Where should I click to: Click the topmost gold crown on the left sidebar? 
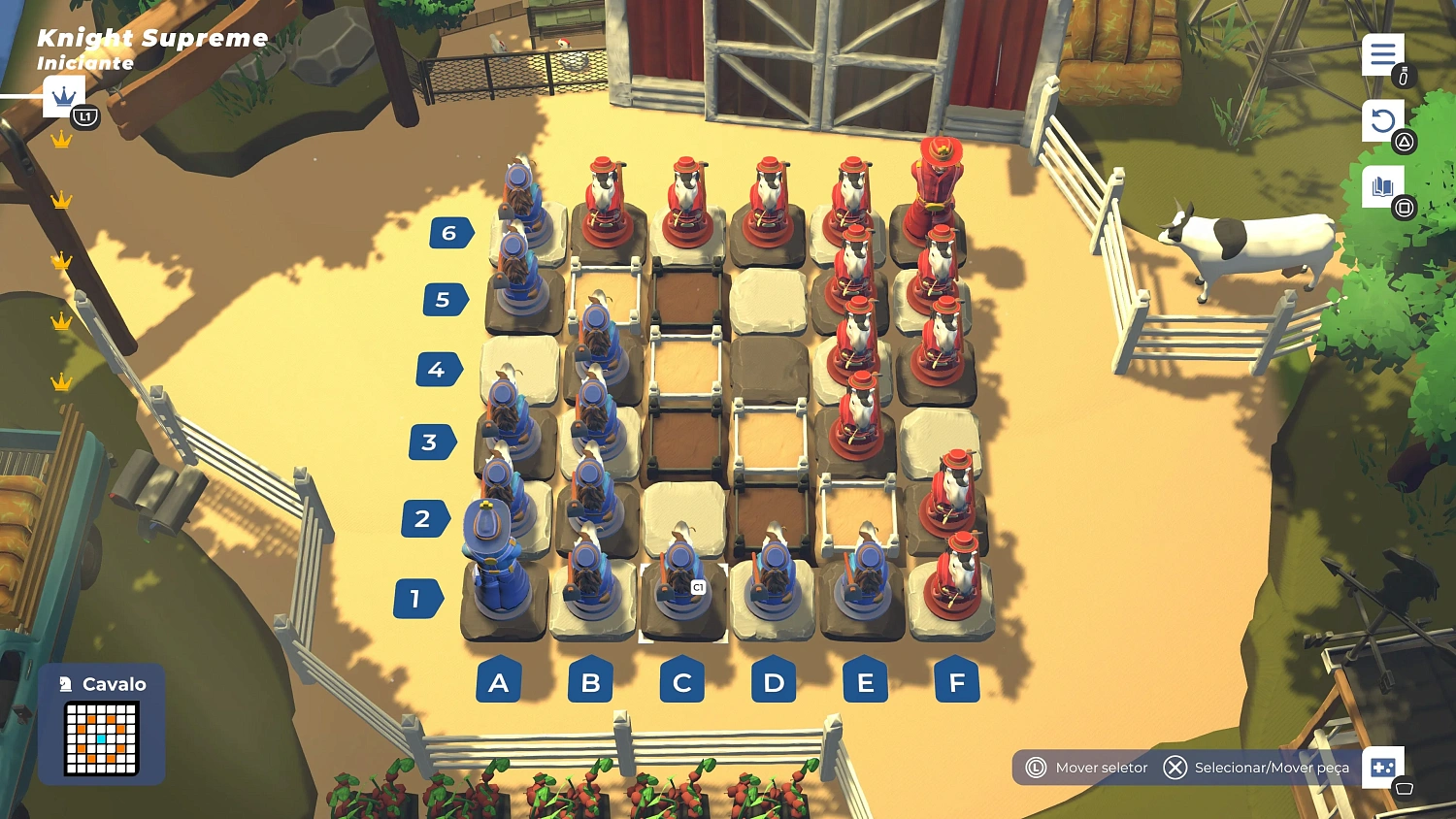pos(62,142)
